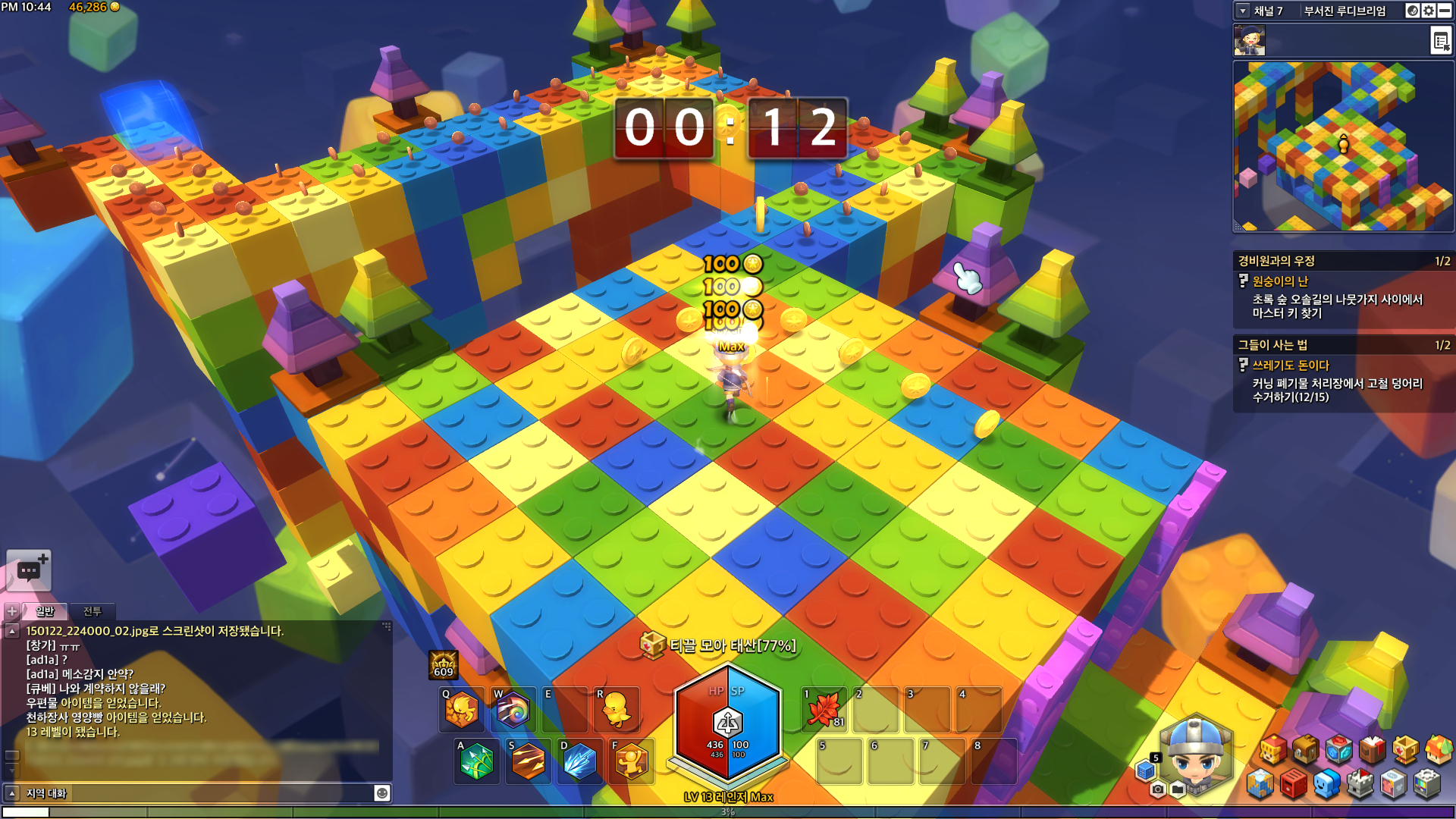
Task: Open the gear settings on the minimap bar
Action: [1429, 11]
